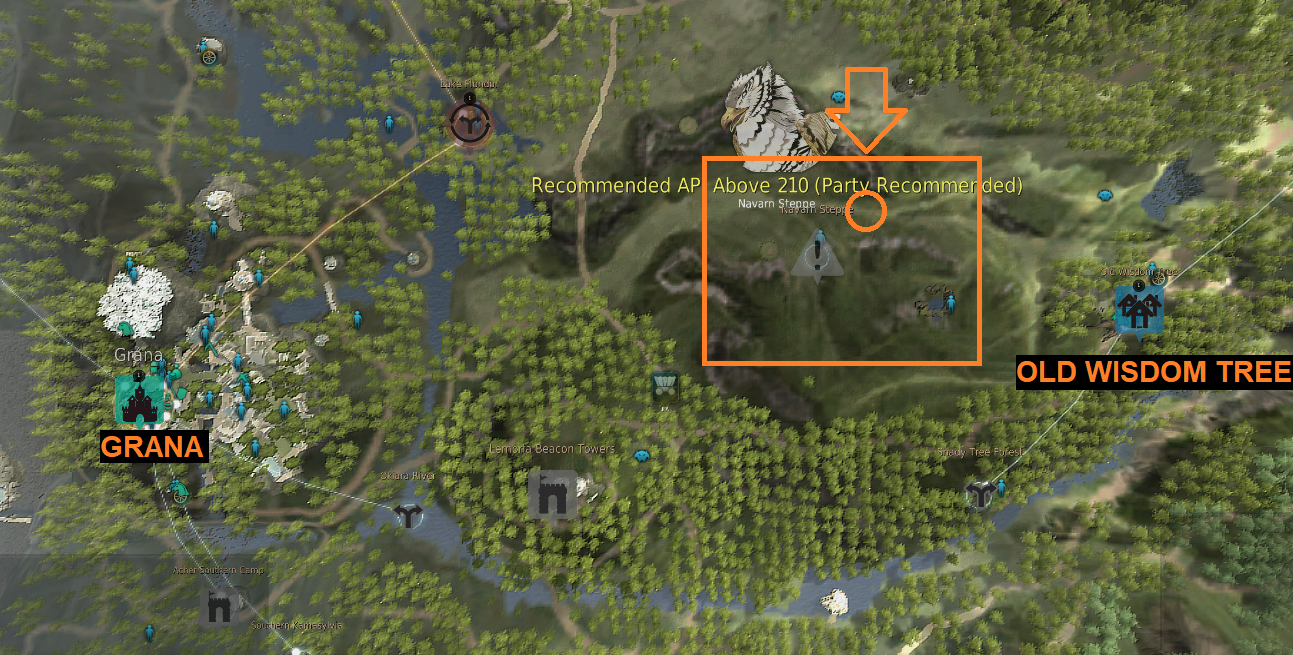Select the Shady Tree Forest node marker
Viewport: 1293px width, 655px height.
979,493
